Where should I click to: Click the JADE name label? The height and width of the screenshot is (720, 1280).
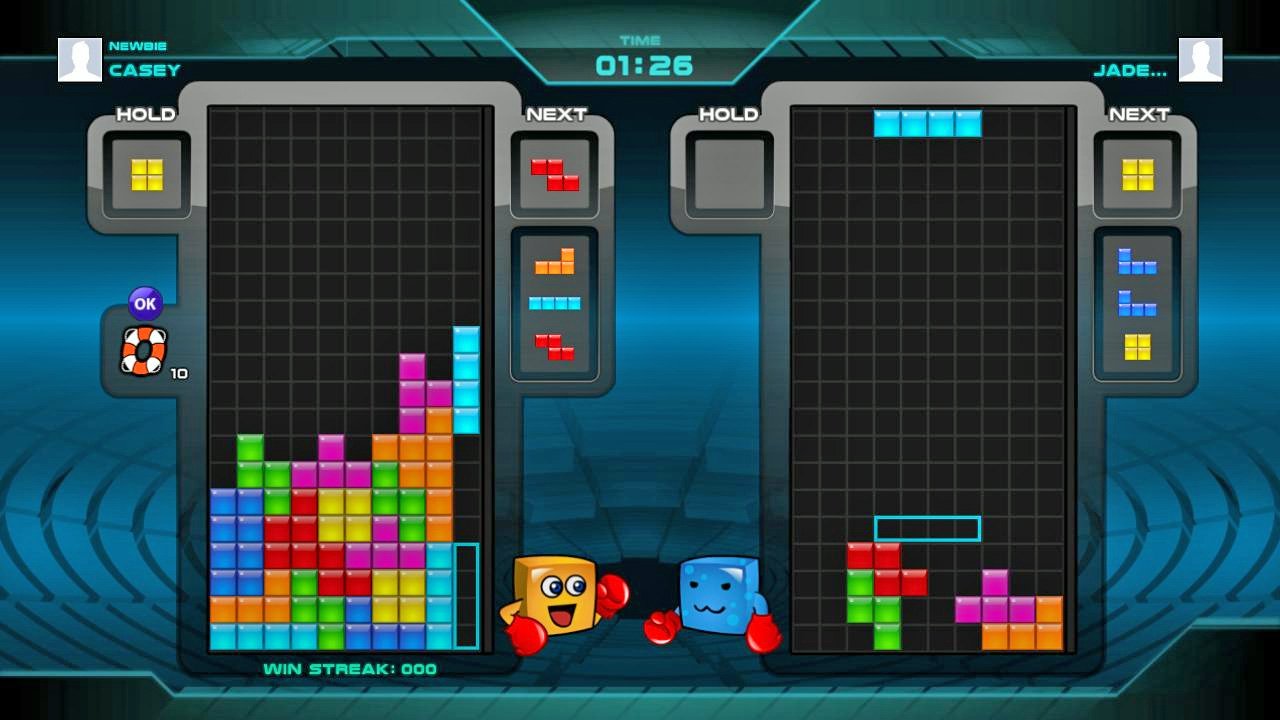coord(1130,70)
